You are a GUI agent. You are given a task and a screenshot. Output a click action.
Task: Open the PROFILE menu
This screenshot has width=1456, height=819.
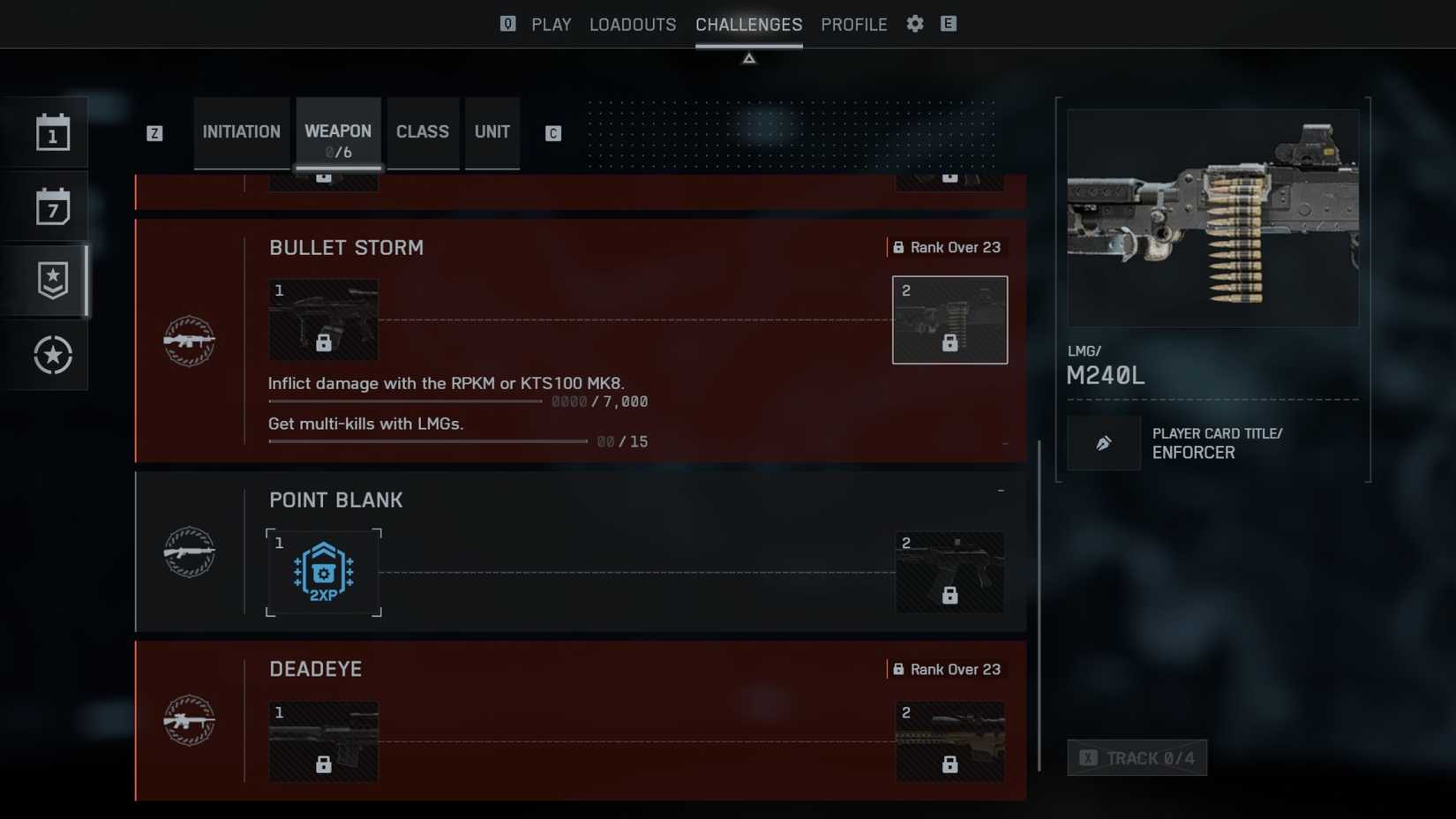pyautogui.click(x=853, y=24)
